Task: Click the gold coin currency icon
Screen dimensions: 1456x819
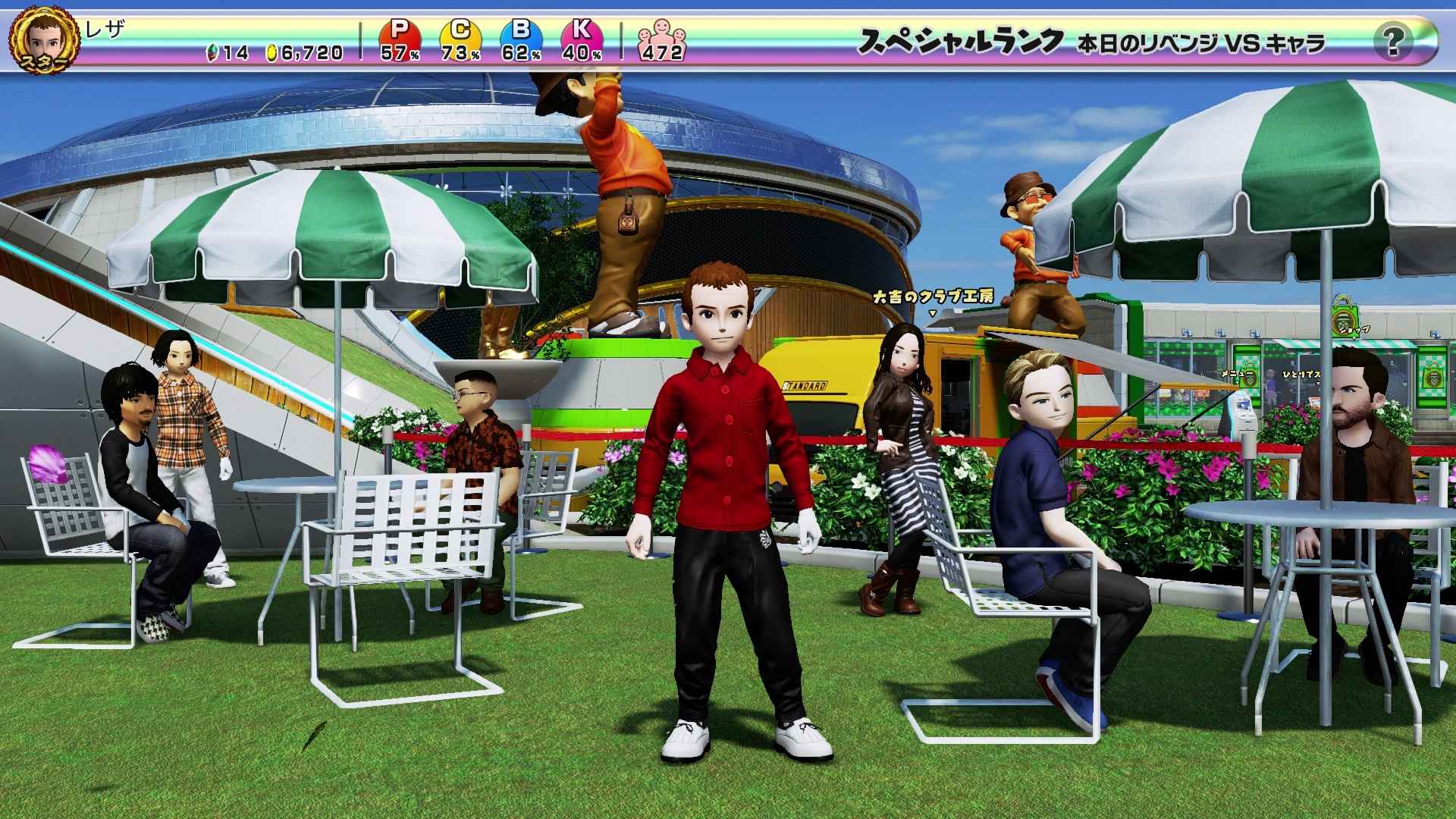Action: point(272,52)
